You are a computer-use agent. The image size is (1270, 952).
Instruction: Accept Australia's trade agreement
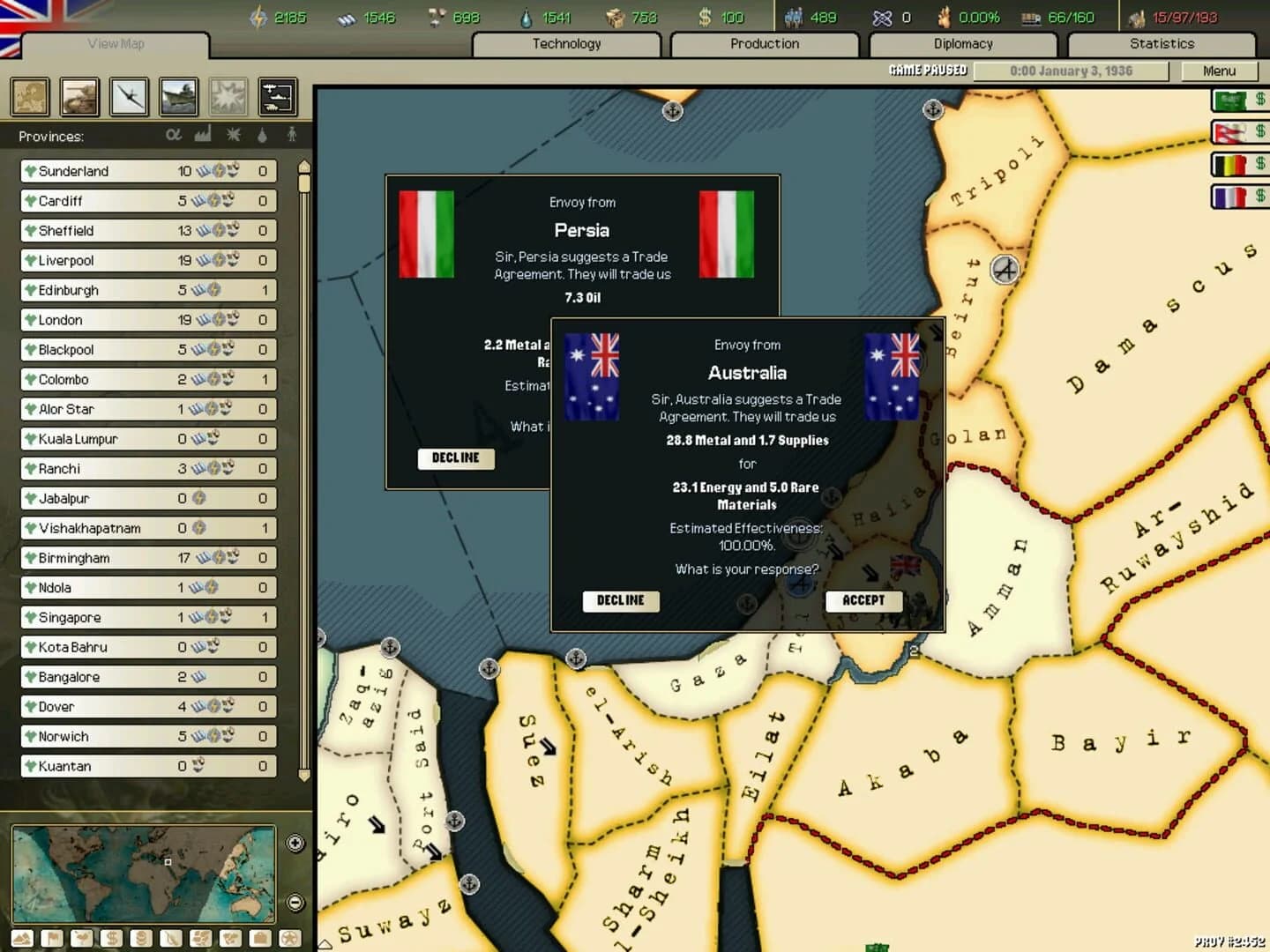coord(863,600)
